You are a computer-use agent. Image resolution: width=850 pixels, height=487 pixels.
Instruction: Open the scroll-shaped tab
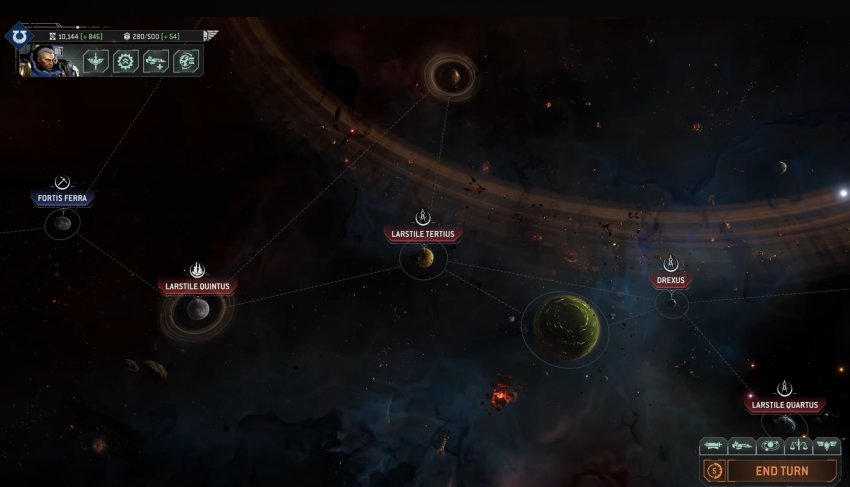[x=713, y=446]
